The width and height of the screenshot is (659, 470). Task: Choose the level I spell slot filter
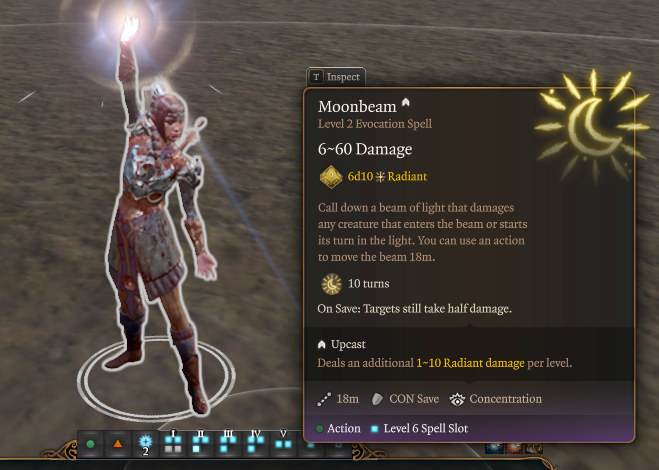[173, 443]
